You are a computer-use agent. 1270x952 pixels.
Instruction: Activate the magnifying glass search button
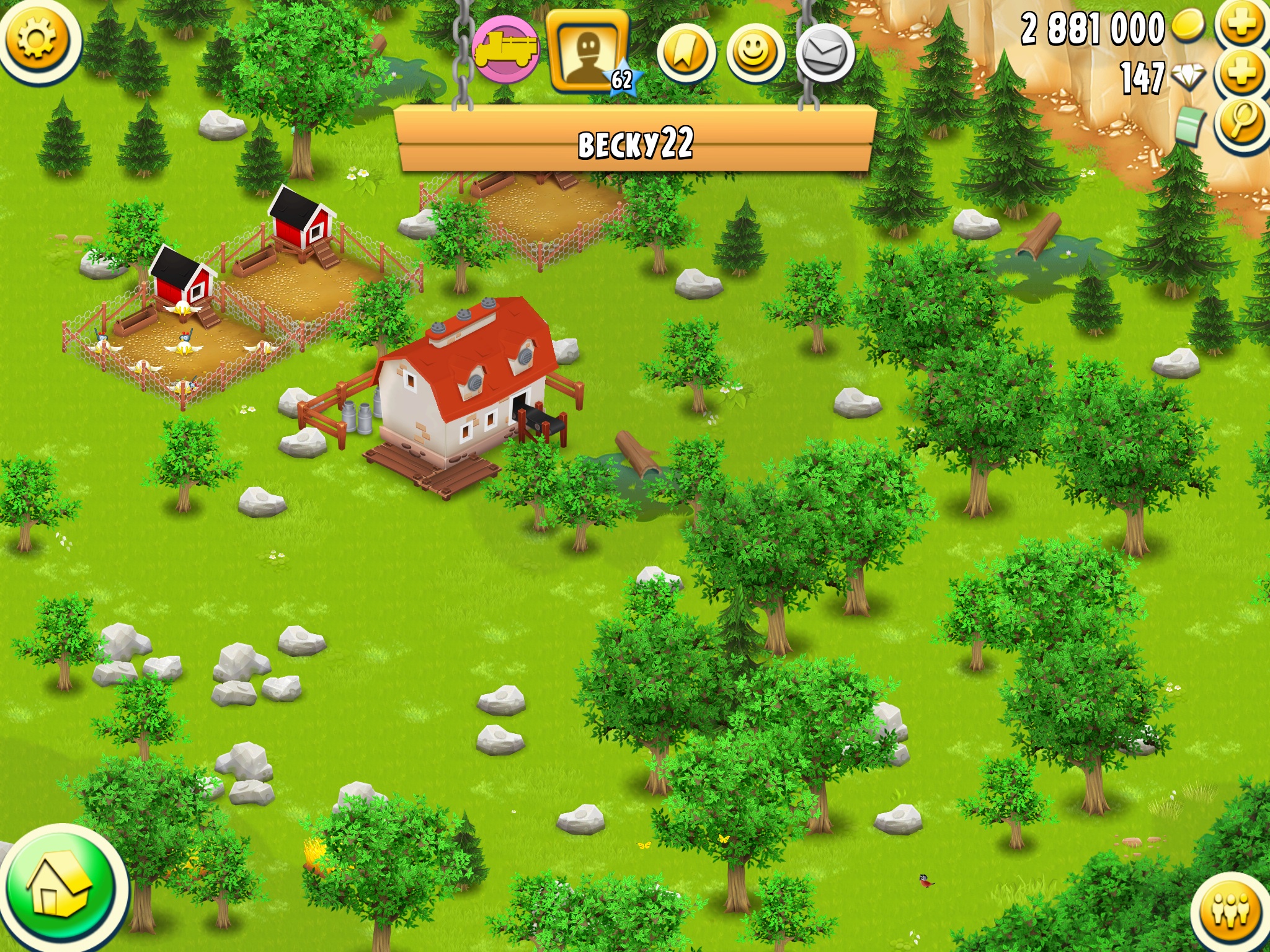tap(1241, 123)
